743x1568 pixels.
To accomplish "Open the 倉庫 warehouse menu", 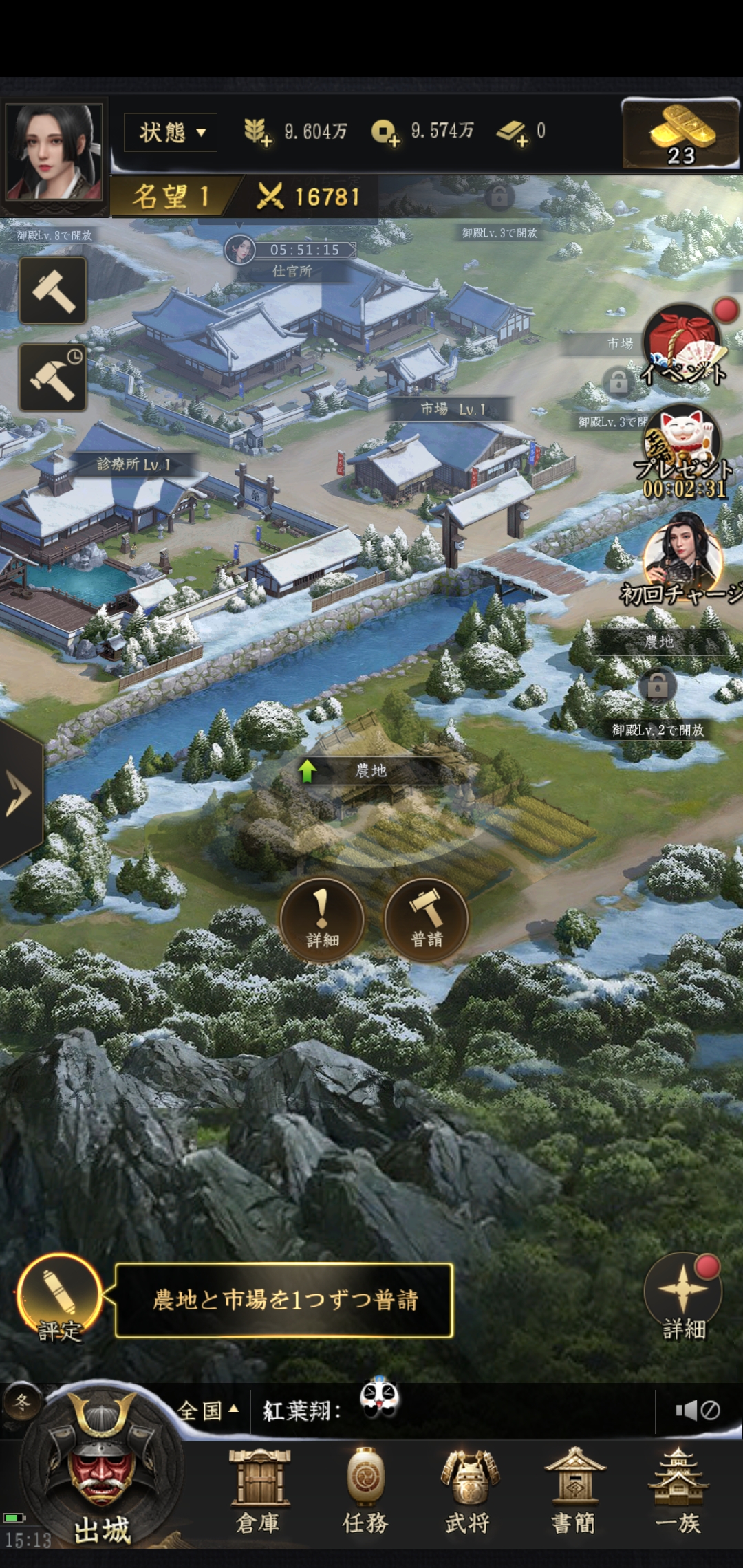I will [x=259, y=1491].
